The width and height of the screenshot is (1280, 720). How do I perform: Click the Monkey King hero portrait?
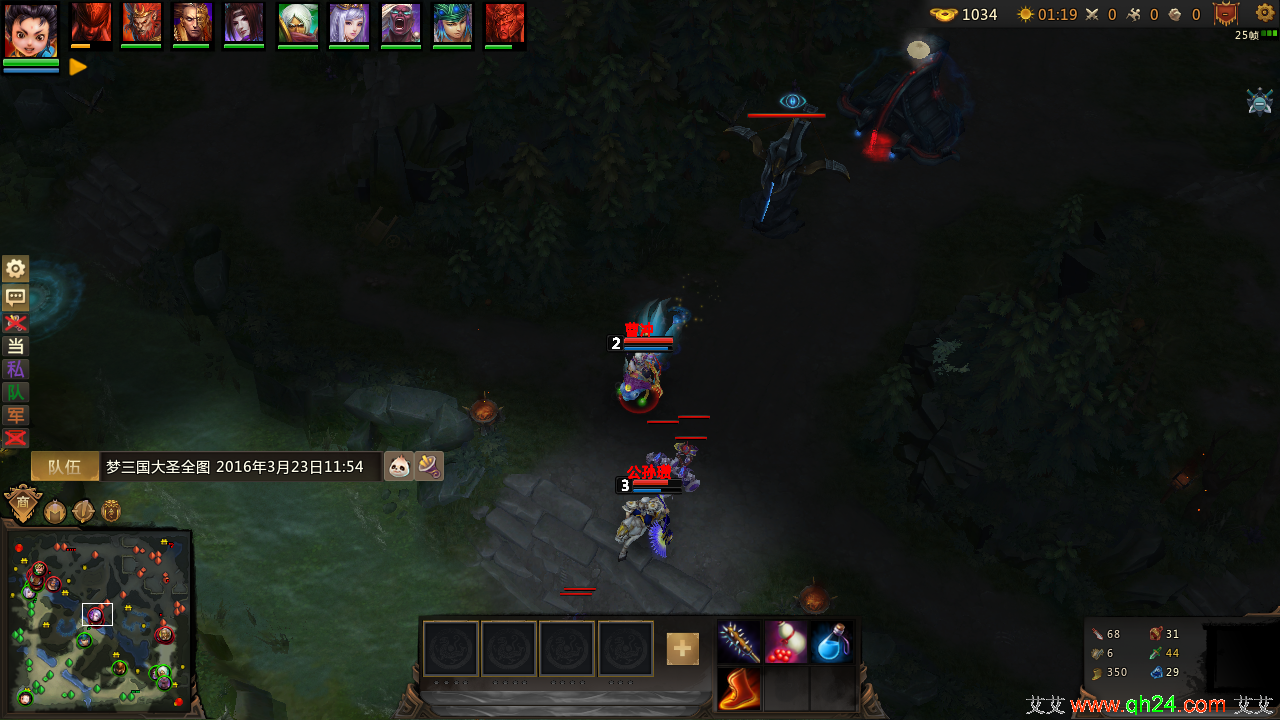[x=141, y=23]
